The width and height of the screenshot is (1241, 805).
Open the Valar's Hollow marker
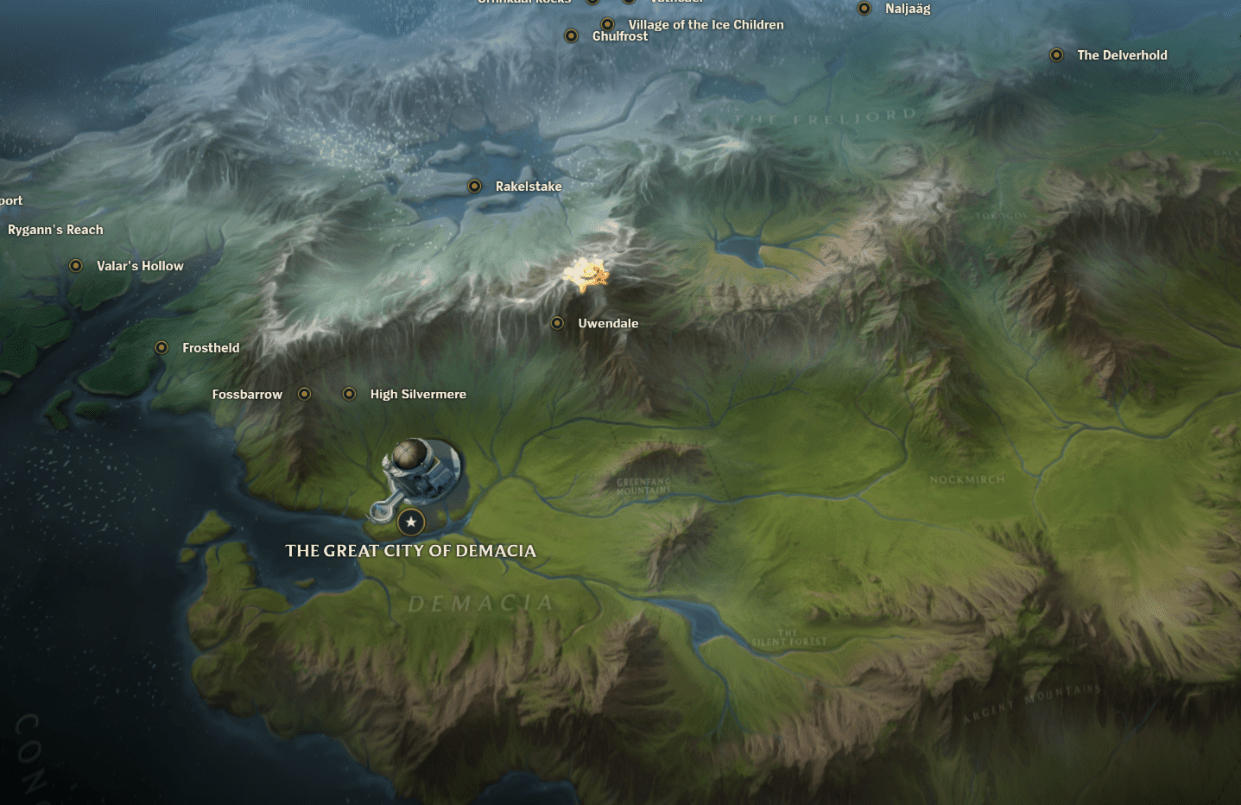click(76, 266)
